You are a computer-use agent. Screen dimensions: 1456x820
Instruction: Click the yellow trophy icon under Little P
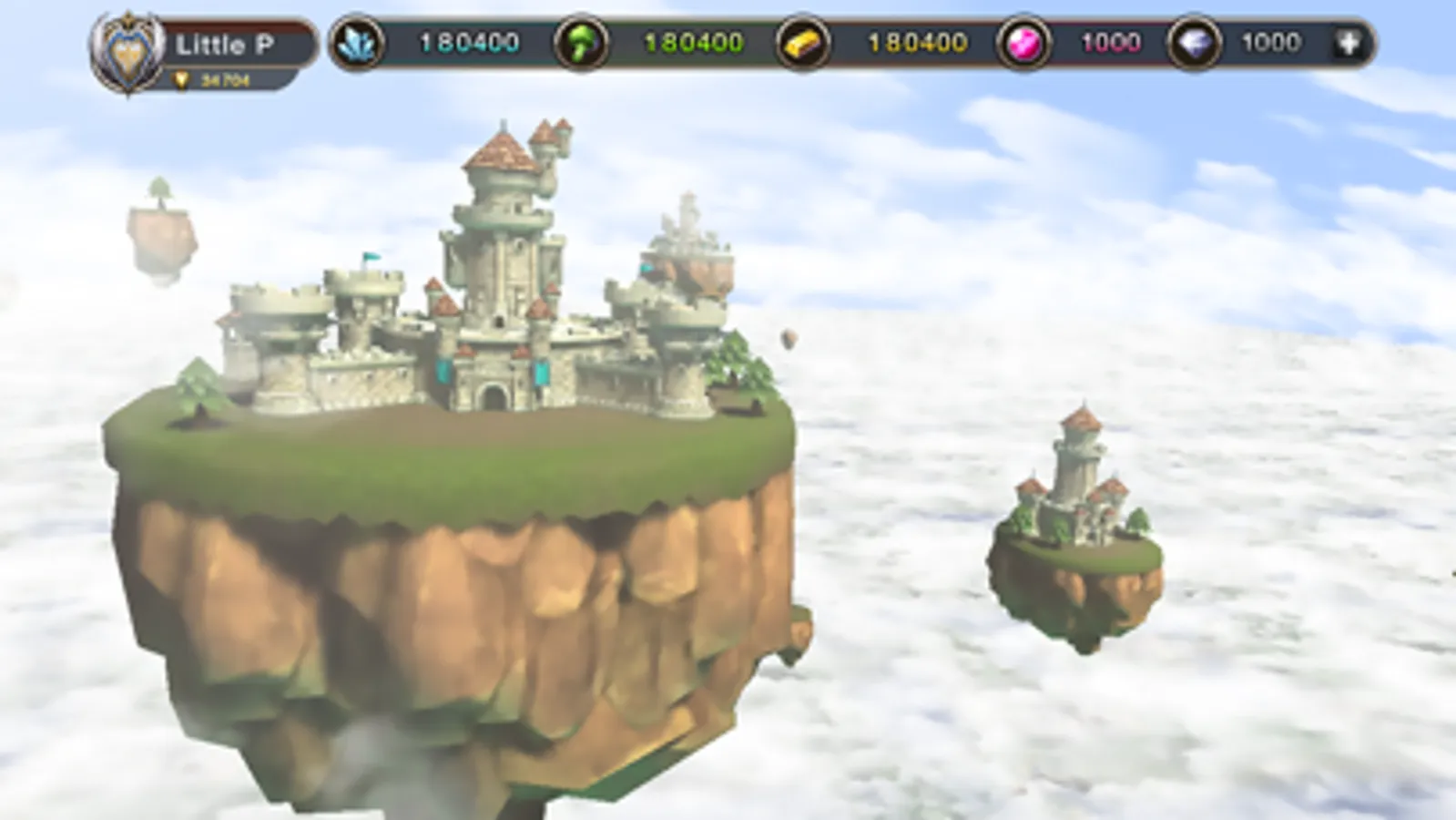[183, 80]
